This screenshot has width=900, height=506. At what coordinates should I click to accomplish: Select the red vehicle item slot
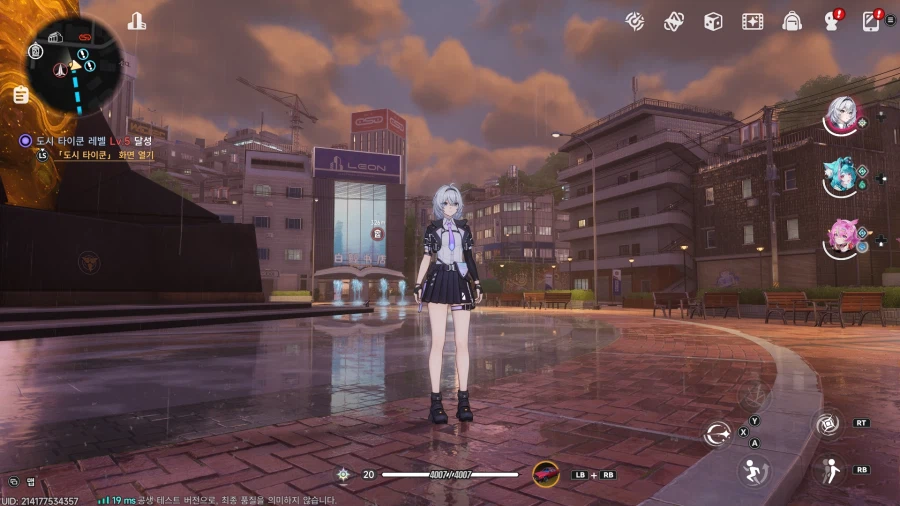[x=546, y=474]
